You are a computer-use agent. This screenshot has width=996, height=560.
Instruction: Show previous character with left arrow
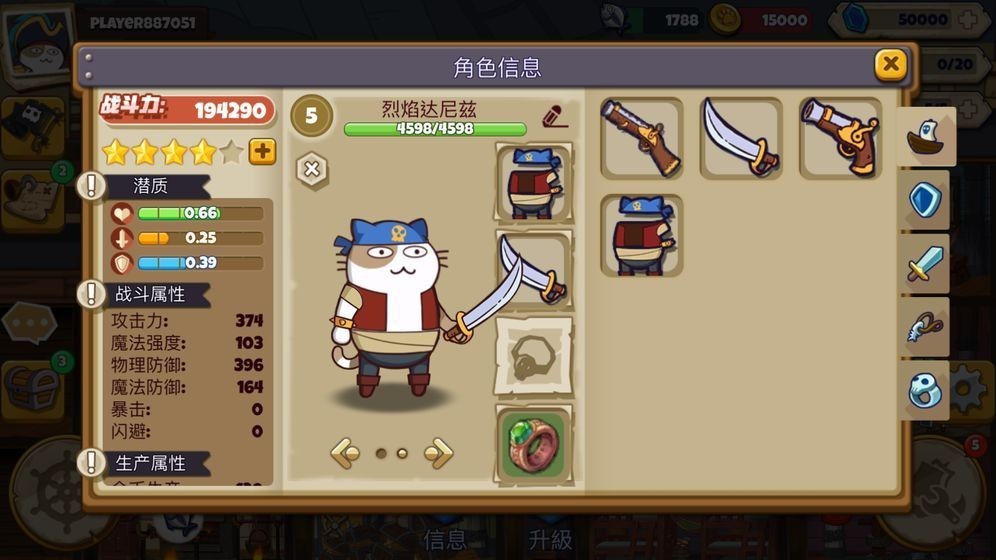click(345, 453)
